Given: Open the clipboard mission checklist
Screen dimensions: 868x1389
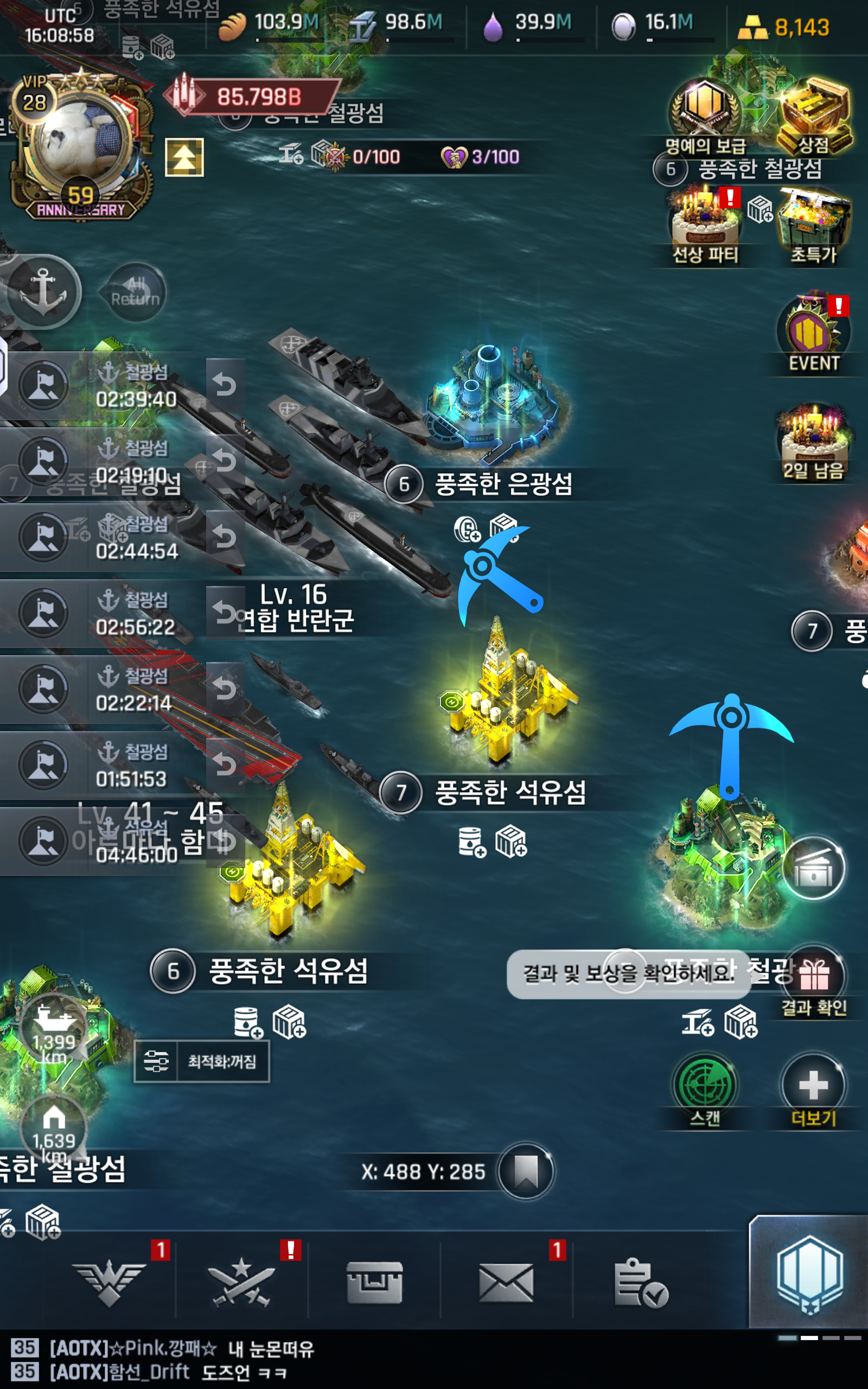Looking at the screenshot, I should click(x=640, y=1283).
